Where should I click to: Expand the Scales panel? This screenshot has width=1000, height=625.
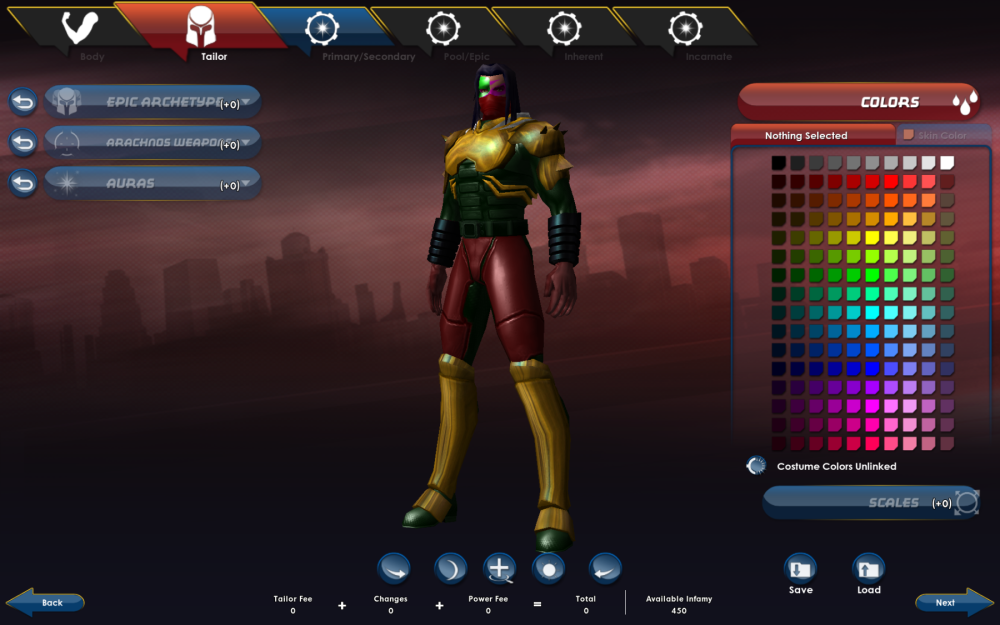[x=868, y=502]
